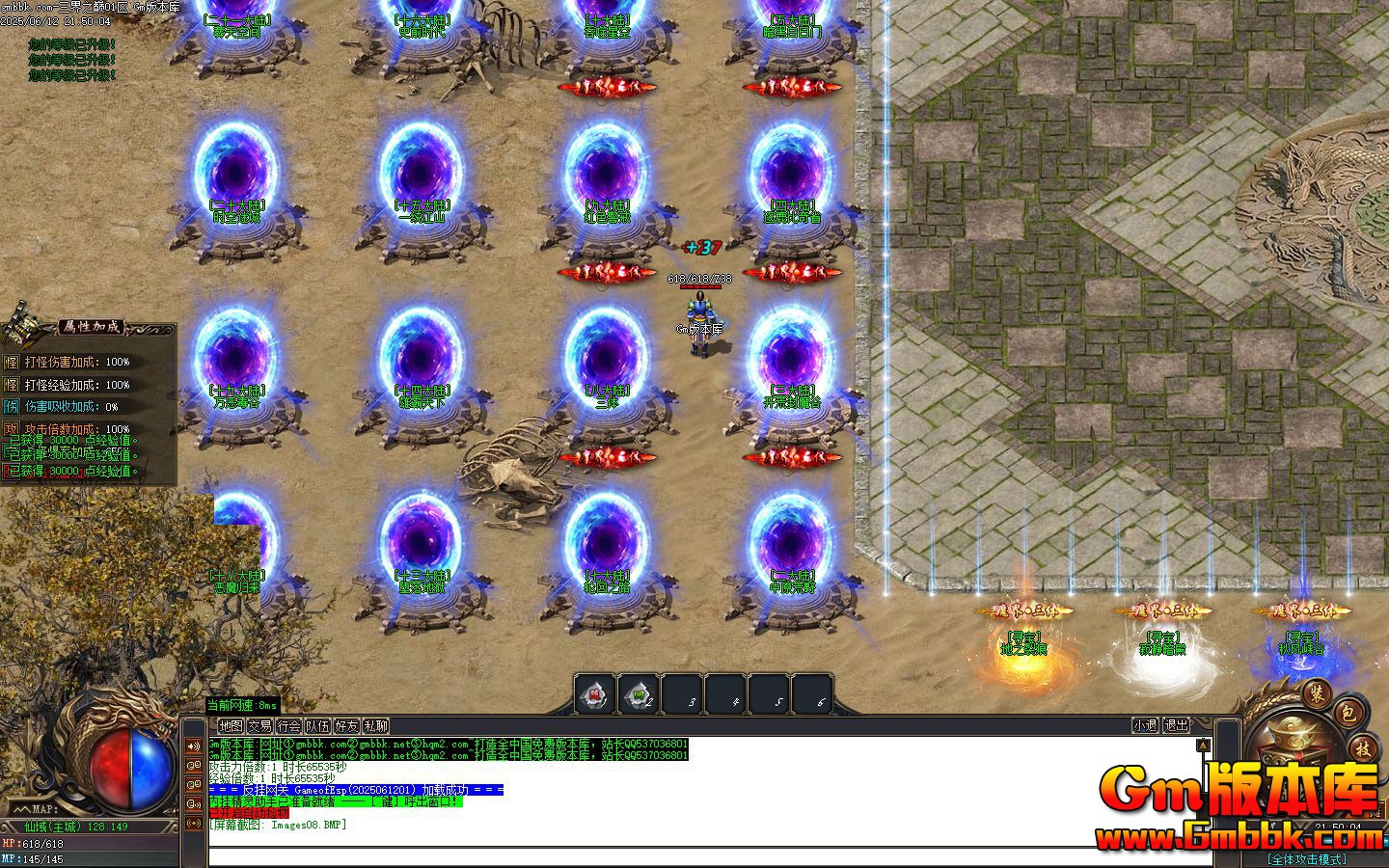Open the 地图 map menu
Screen dimensions: 1389x868
(232, 726)
